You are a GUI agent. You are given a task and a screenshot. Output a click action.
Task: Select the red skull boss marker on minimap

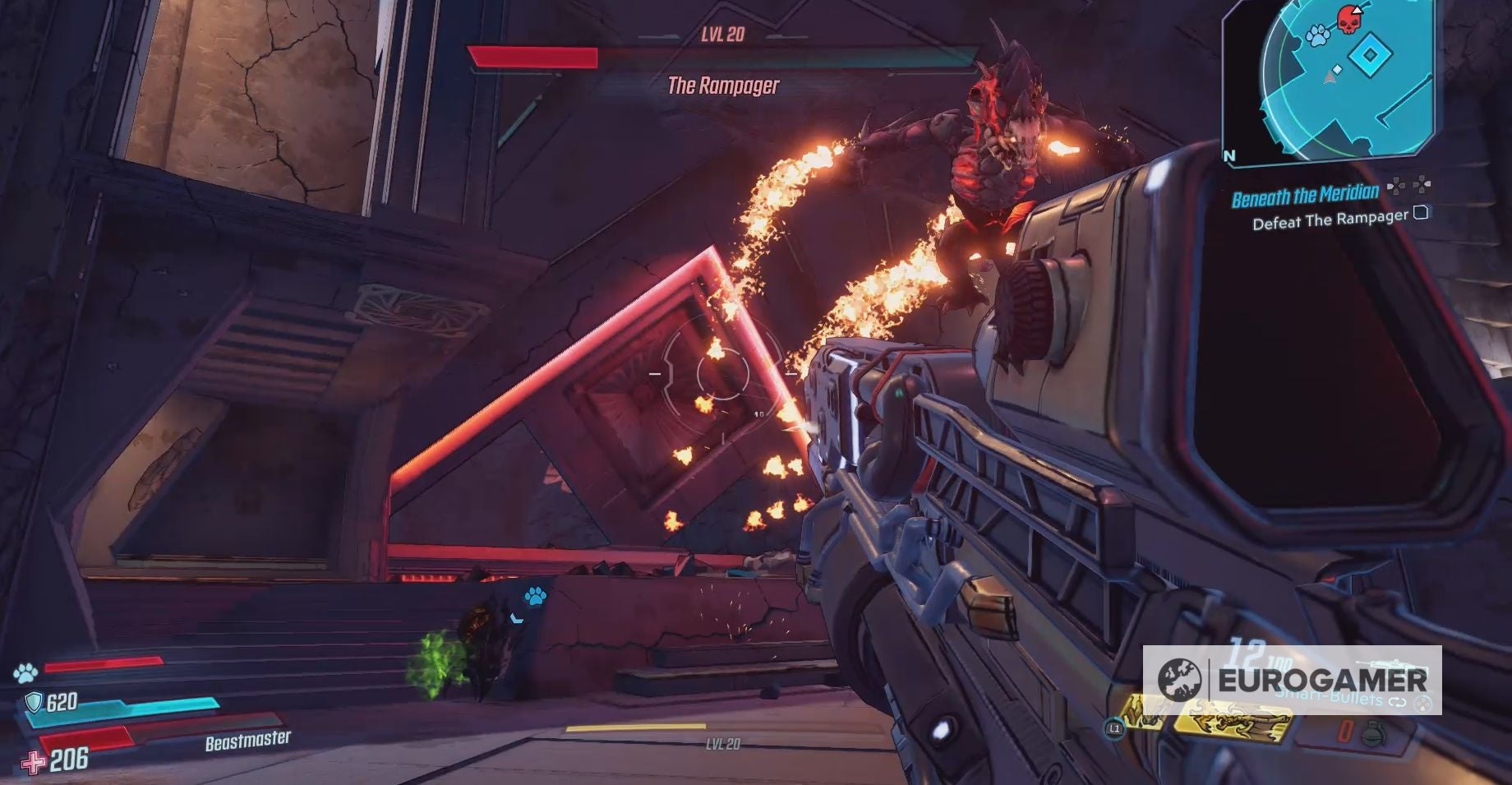tap(1347, 22)
